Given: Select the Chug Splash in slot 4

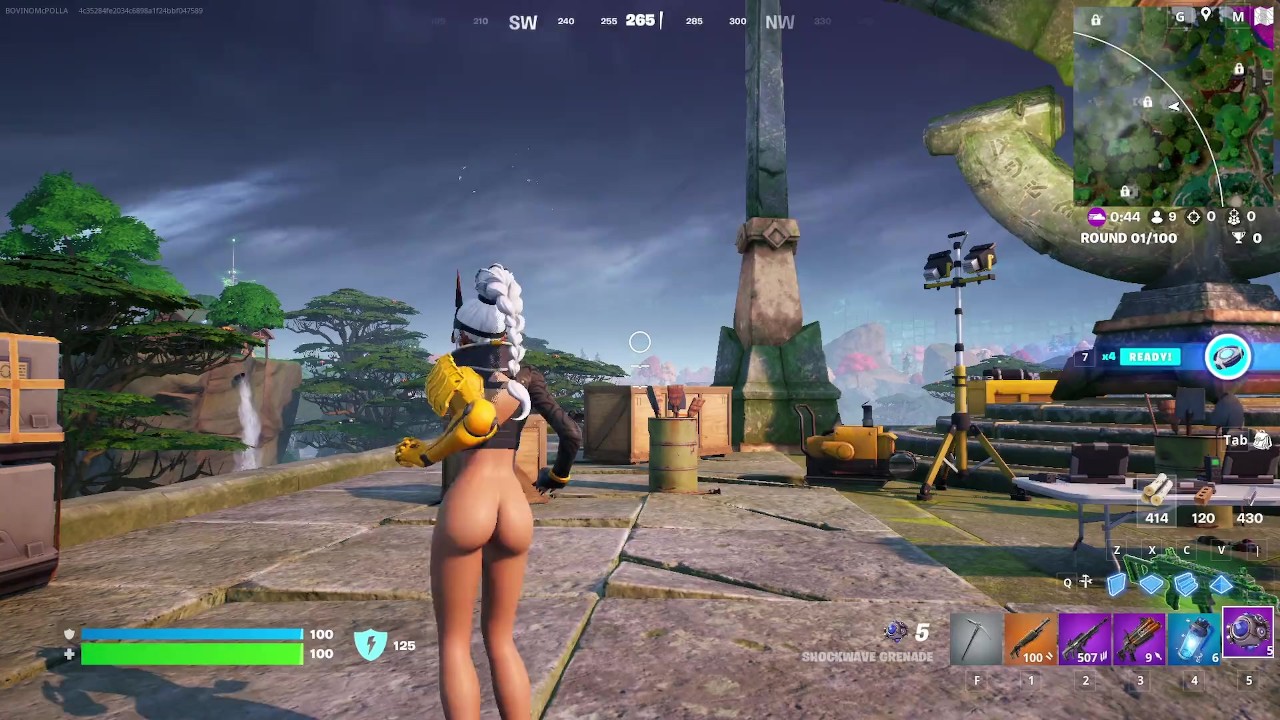Looking at the screenshot, I should tap(1194, 638).
